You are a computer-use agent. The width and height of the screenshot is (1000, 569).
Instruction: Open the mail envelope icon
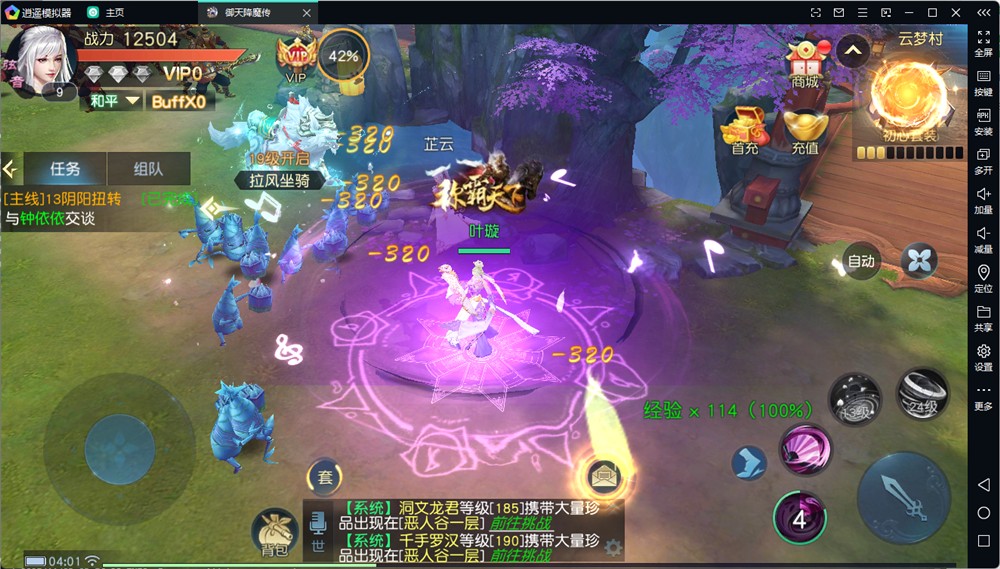[x=604, y=475]
